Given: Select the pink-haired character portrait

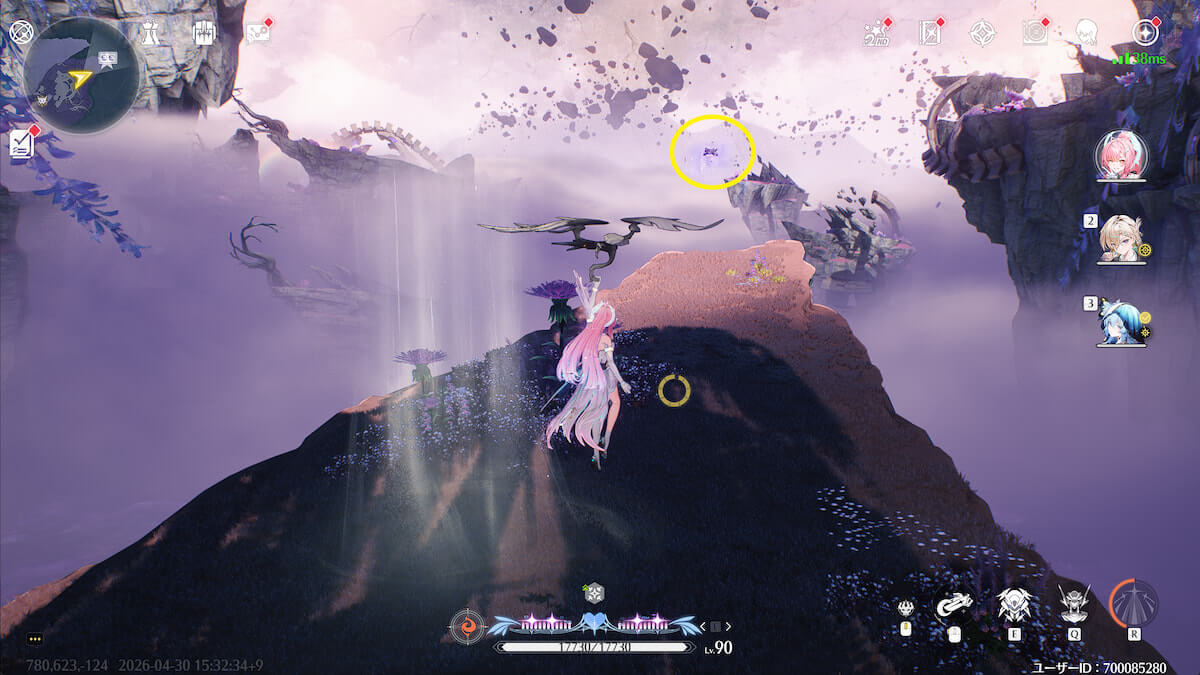Looking at the screenshot, I should click(1120, 155).
